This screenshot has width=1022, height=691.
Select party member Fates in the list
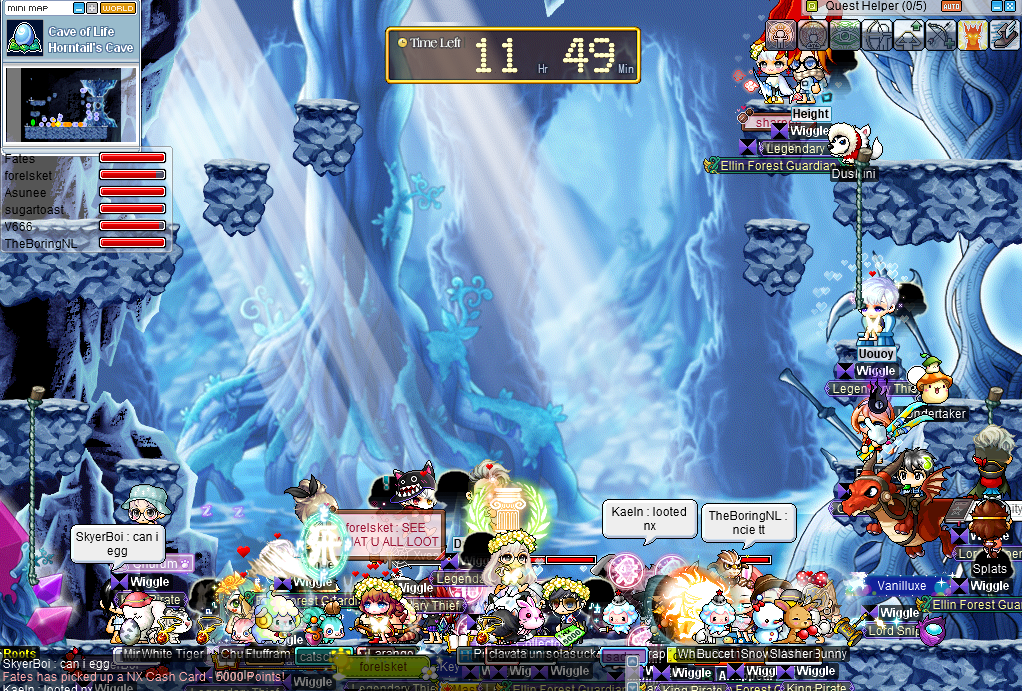click(x=20, y=158)
